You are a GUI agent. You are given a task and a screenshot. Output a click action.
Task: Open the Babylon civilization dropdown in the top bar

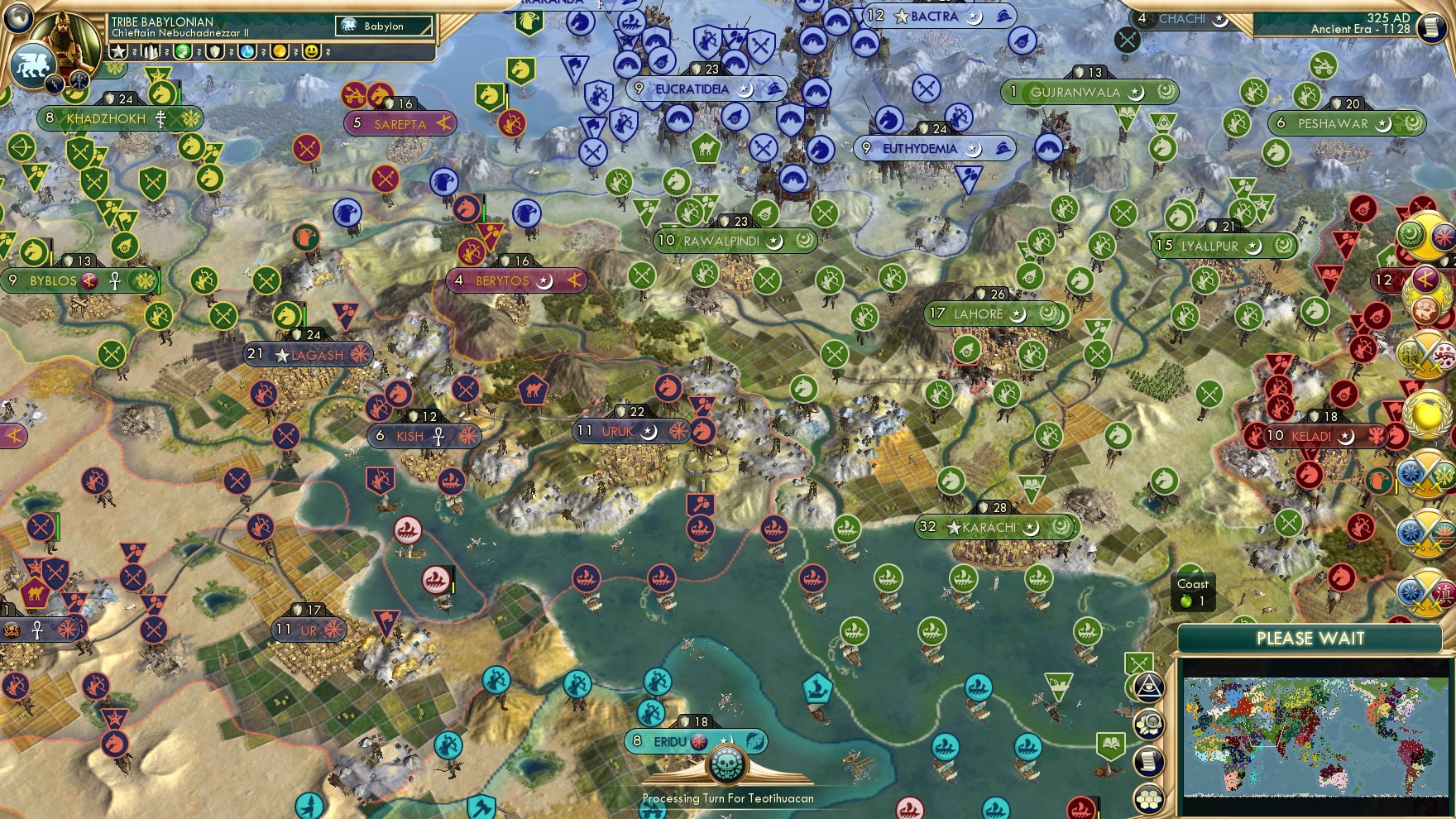pos(382,26)
